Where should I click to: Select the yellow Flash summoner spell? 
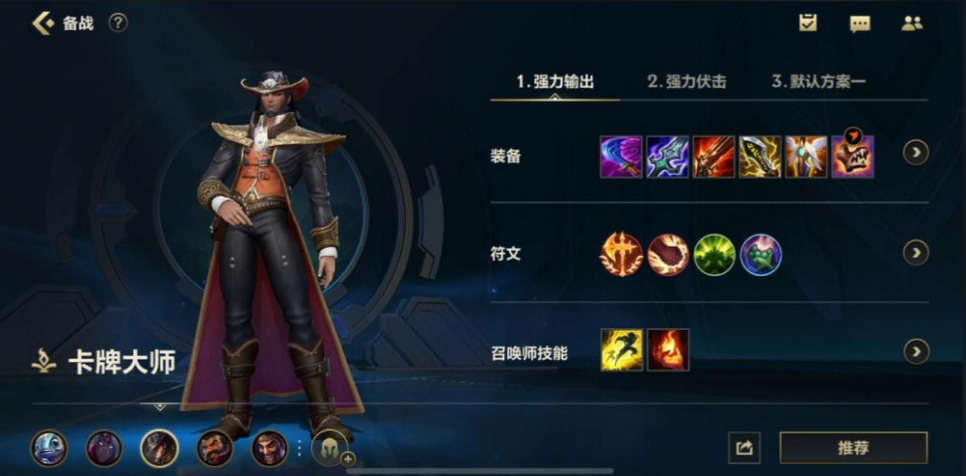621,350
